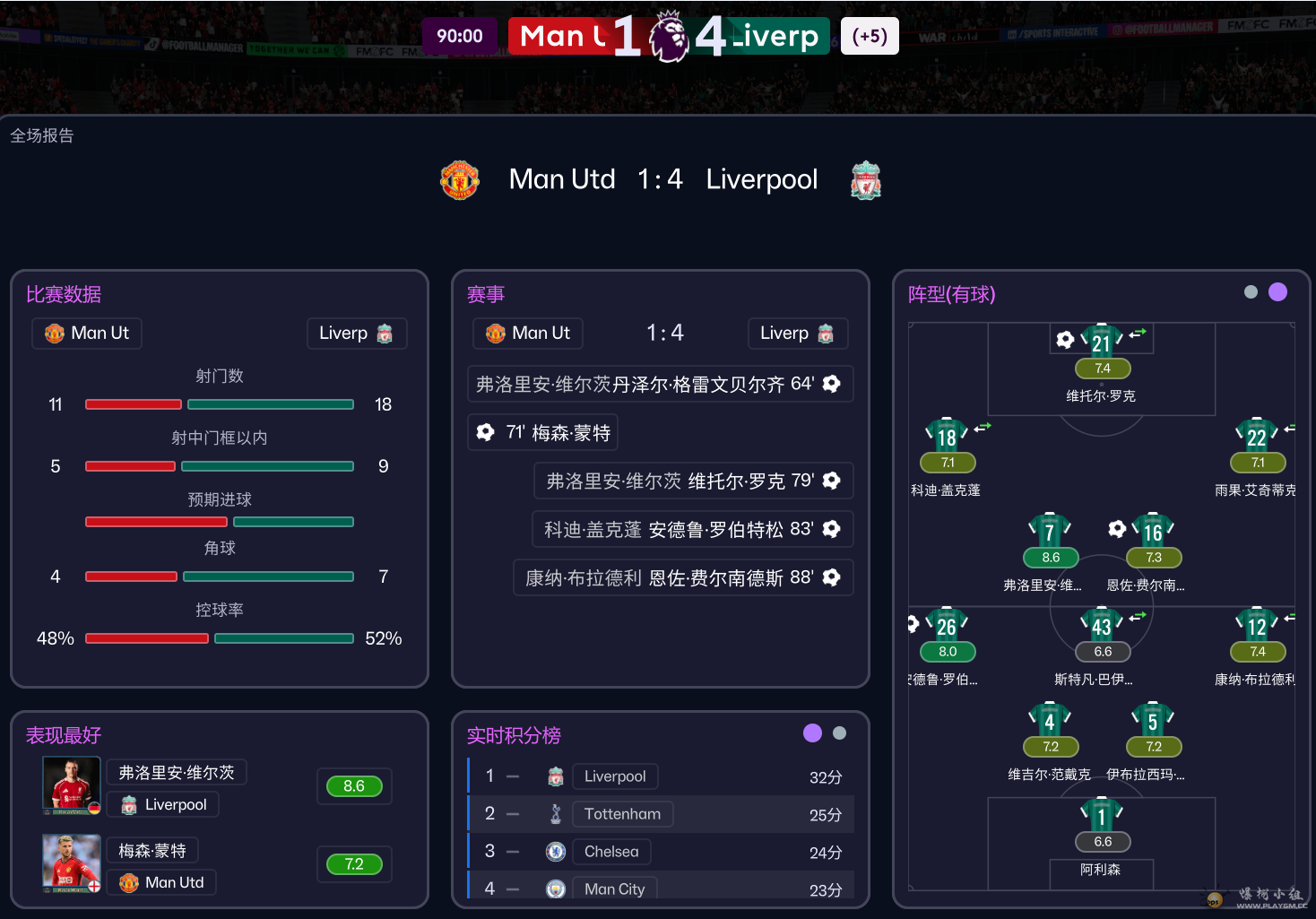Switch formation view to the grey dot page

pos(1251,292)
